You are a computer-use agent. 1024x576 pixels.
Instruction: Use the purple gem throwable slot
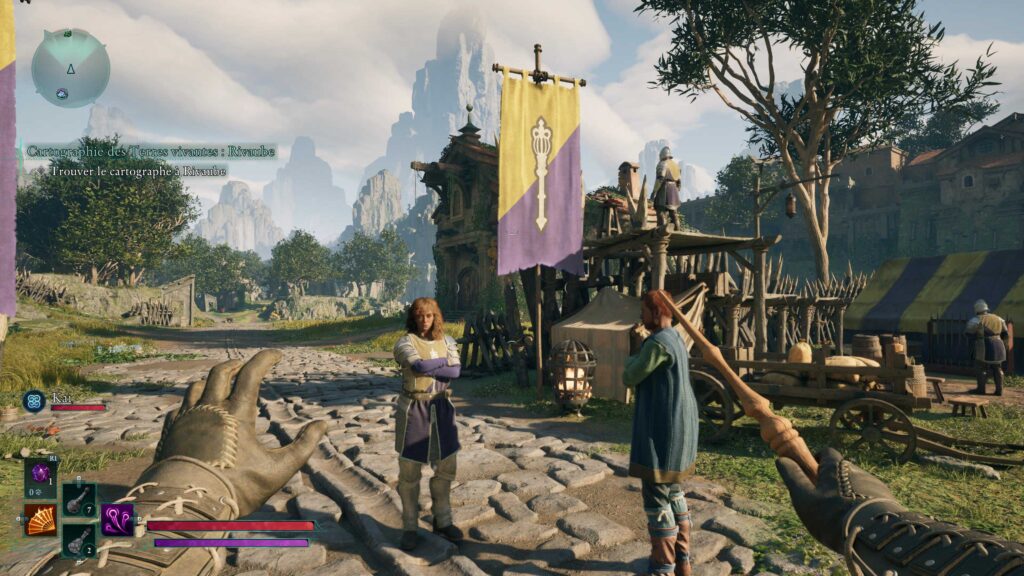(x=41, y=475)
